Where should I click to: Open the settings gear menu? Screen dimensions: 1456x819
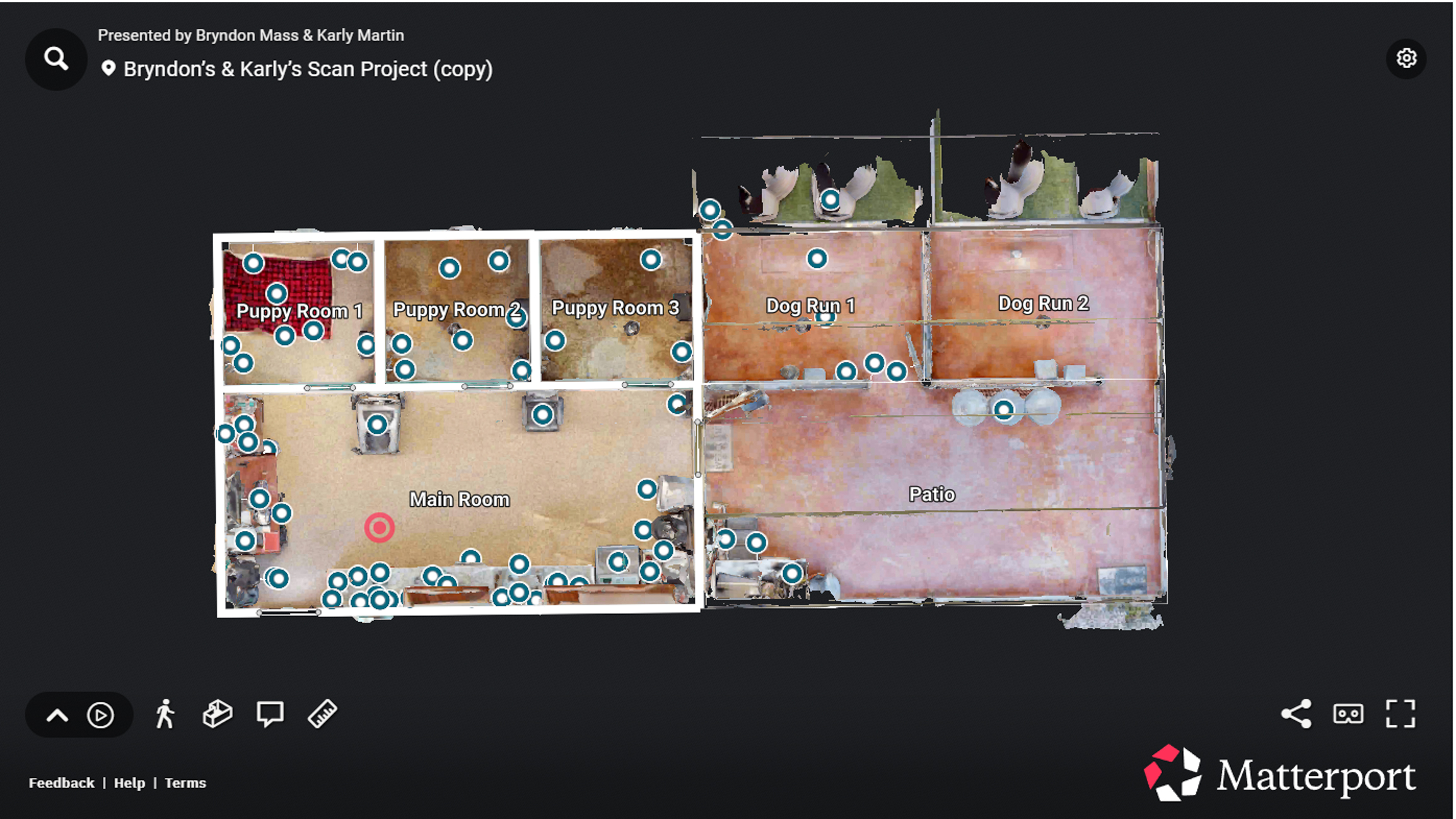(x=1407, y=58)
